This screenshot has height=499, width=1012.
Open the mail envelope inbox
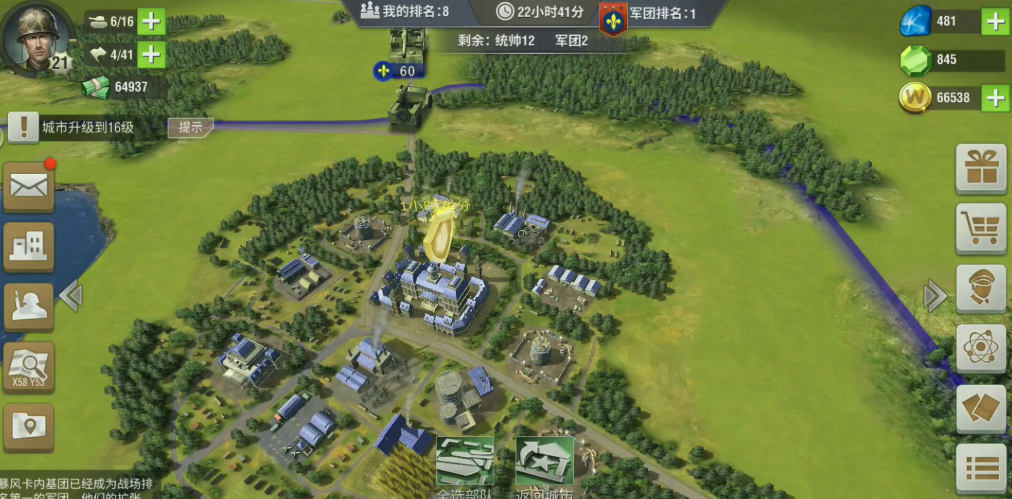[28, 185]
